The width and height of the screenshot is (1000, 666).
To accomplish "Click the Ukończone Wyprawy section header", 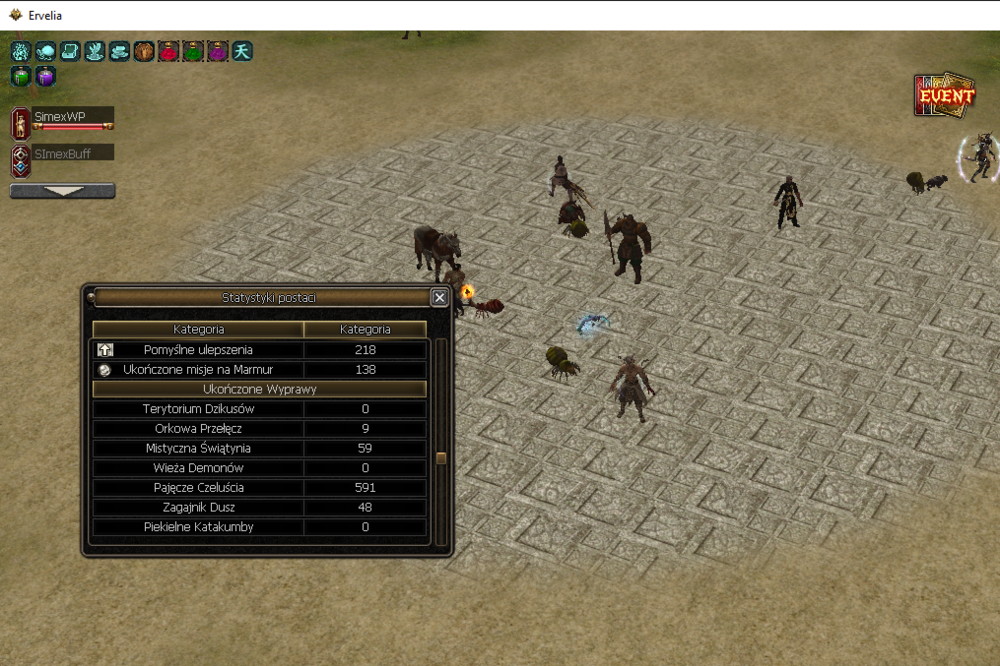I will pyautogui.click(x=259, y=389).
